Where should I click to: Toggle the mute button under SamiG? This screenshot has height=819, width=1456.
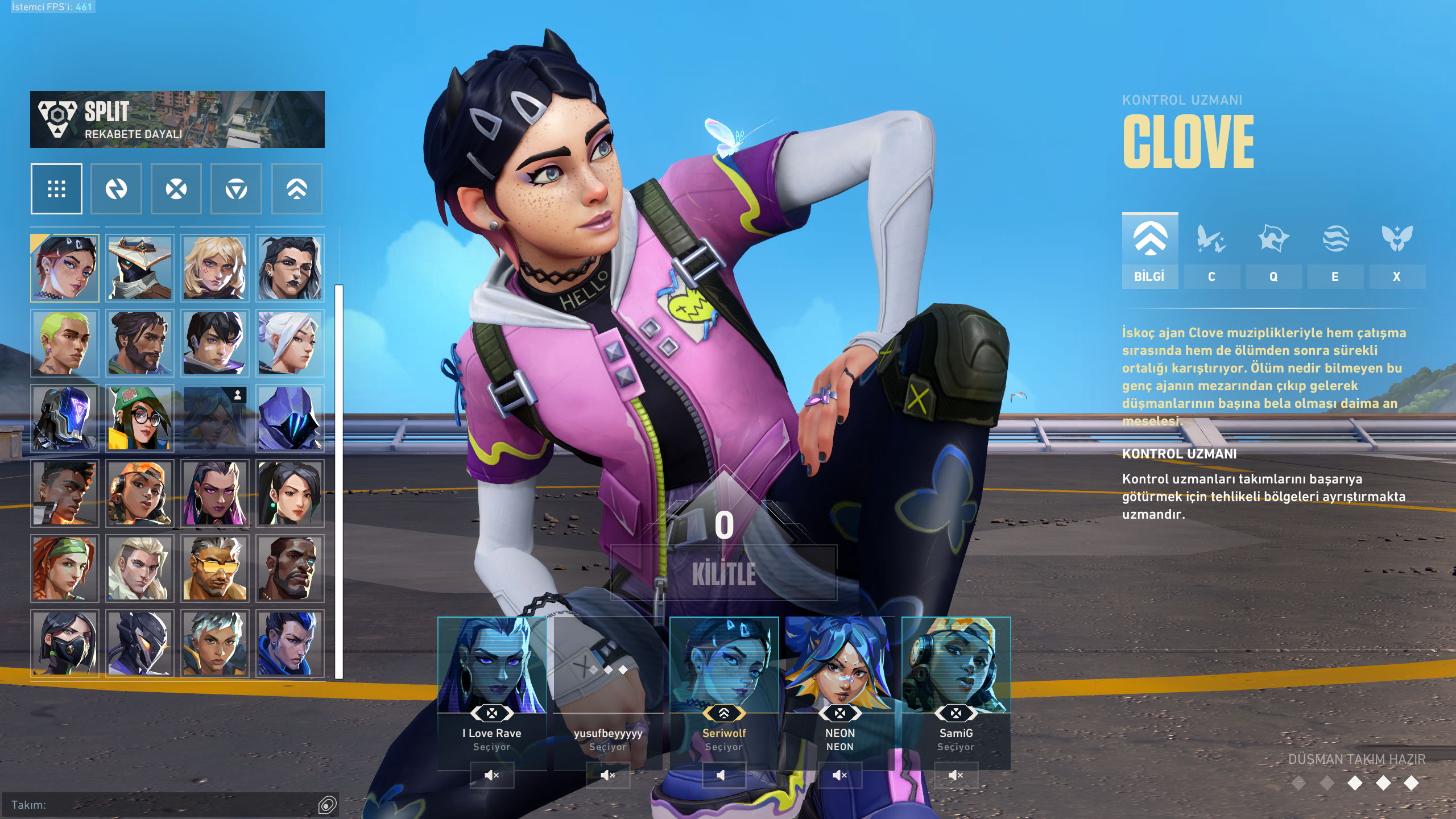(956, 775)
